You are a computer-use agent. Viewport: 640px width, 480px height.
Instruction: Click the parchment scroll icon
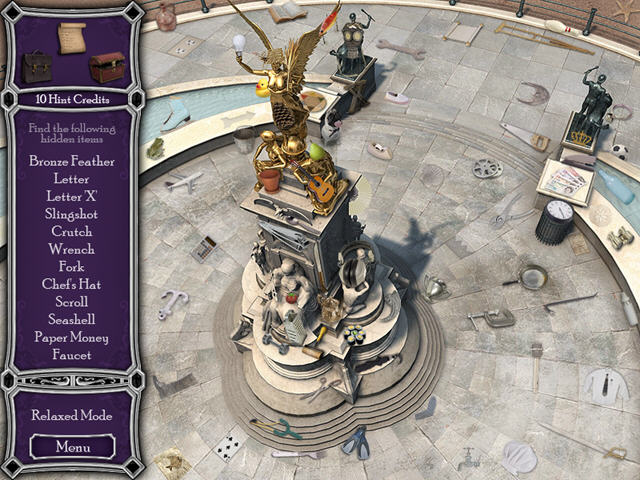pyautogui.click(x=72, y=37)
